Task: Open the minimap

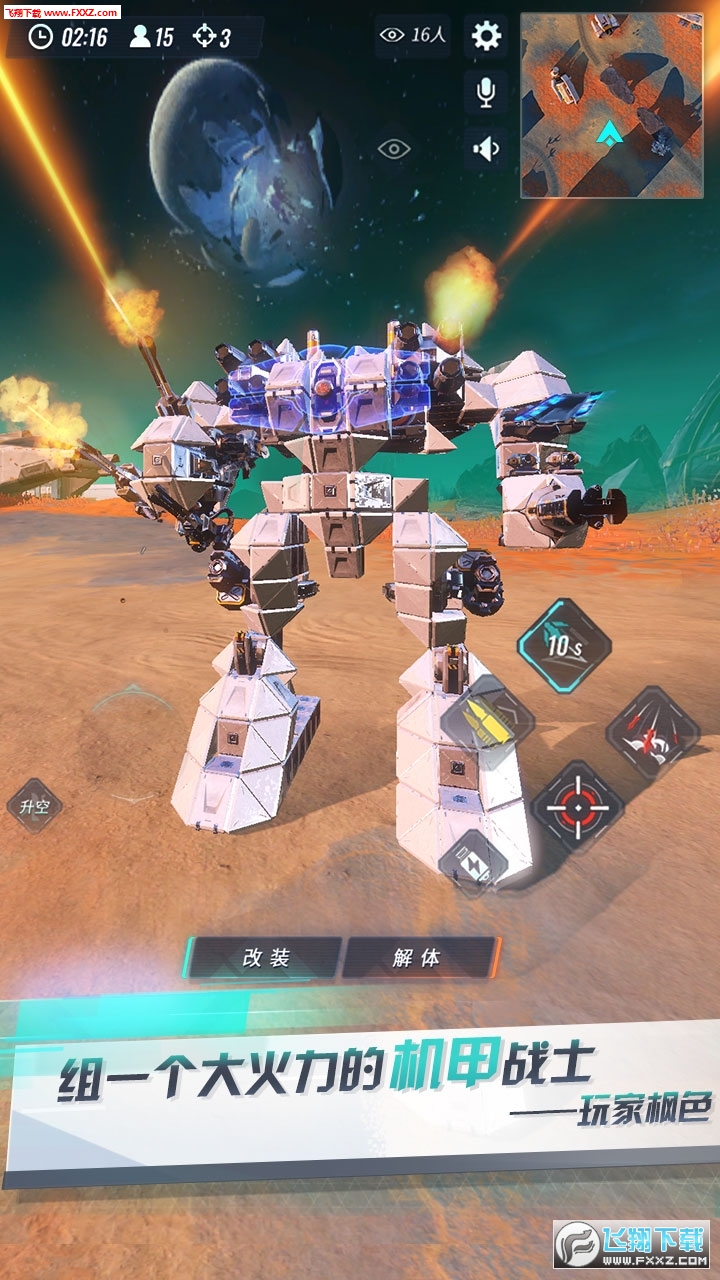Action: tap(611, 104)
